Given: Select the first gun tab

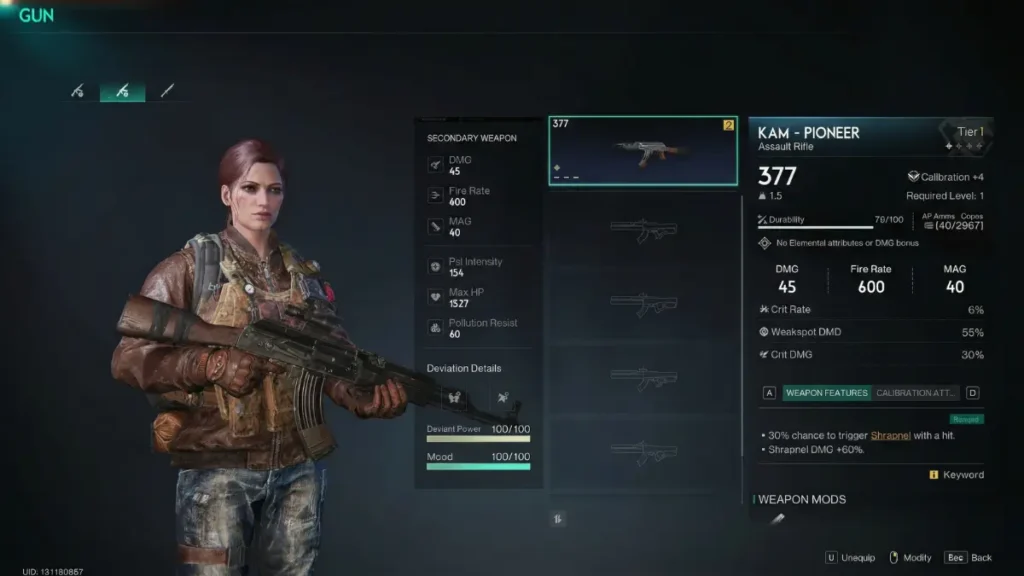Looking at the screenshot, I should tap(78, 91).
